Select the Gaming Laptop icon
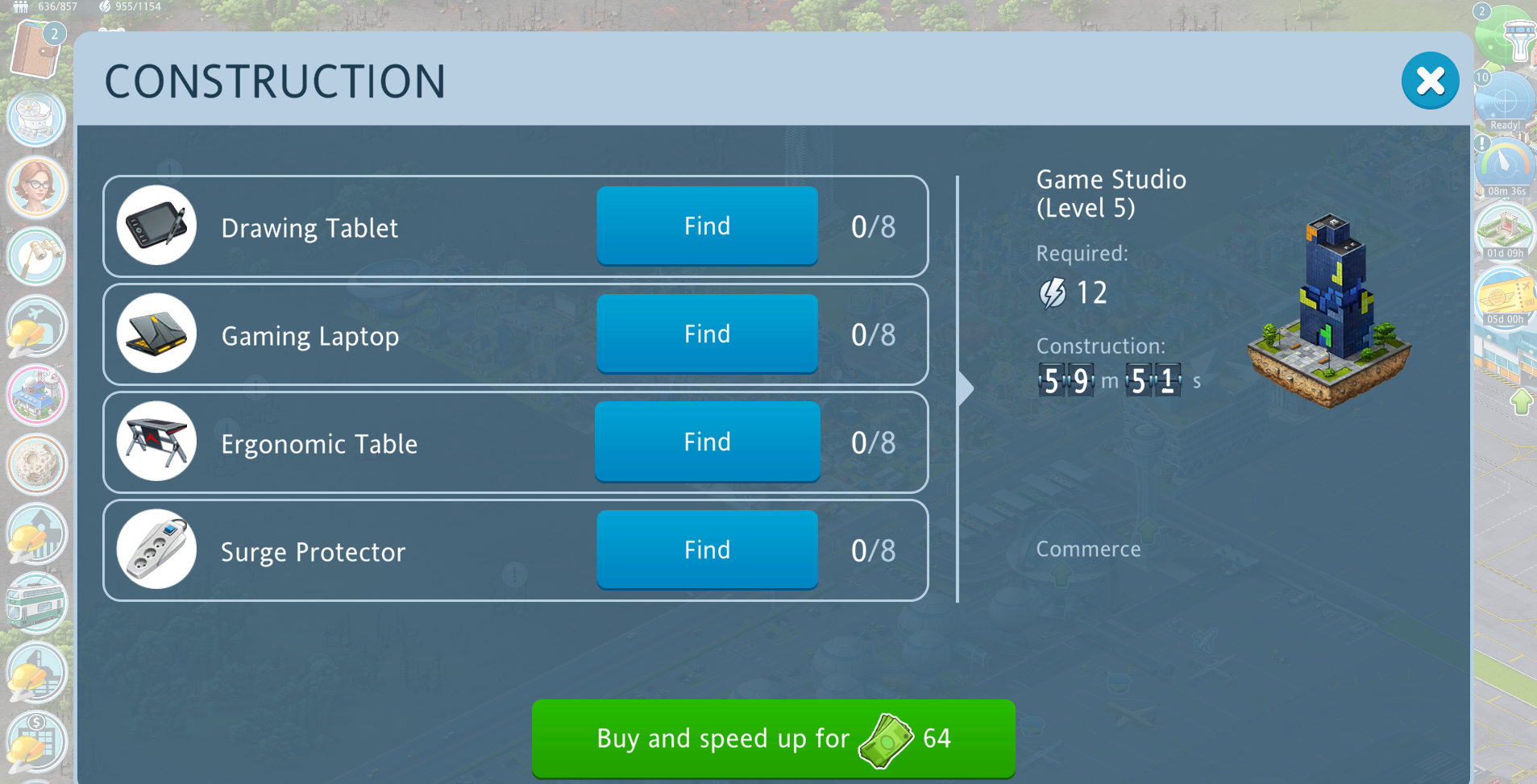This screenshot has height=784, width=1537. [x=156, y=334]
